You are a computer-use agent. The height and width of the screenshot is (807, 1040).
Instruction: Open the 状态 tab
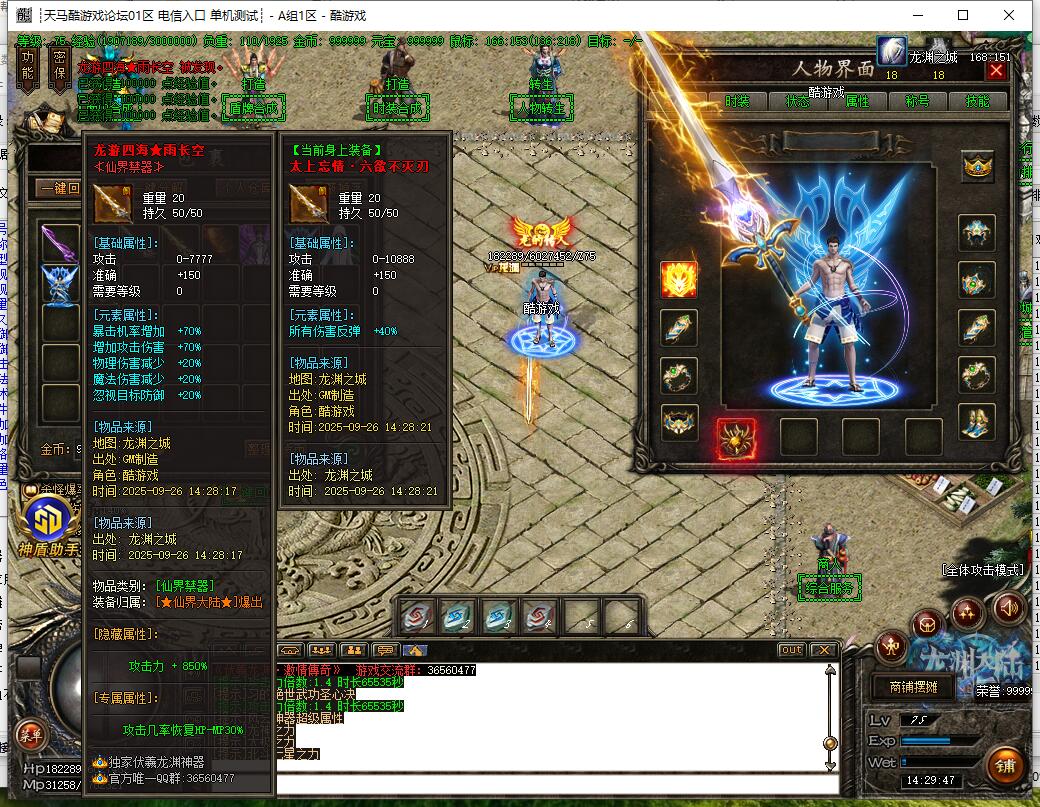tap(797, 101)
